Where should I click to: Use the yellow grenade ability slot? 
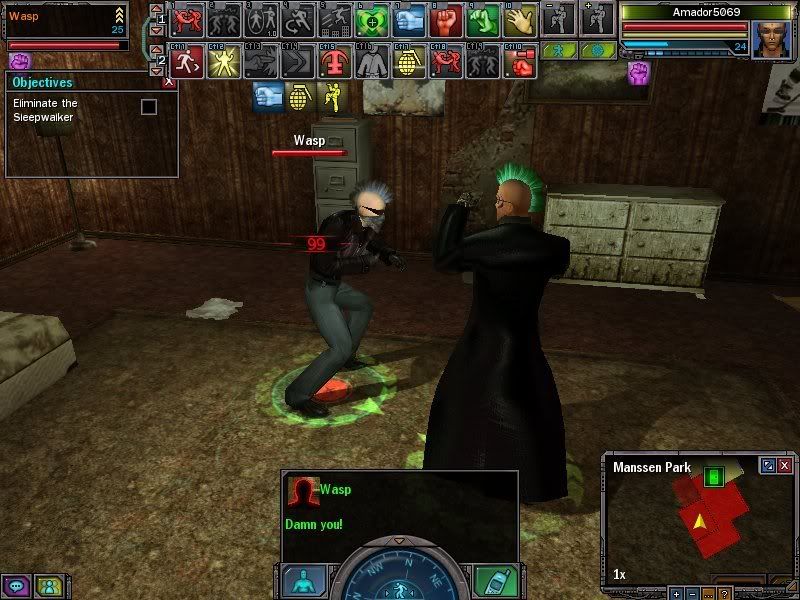point(408,61)
